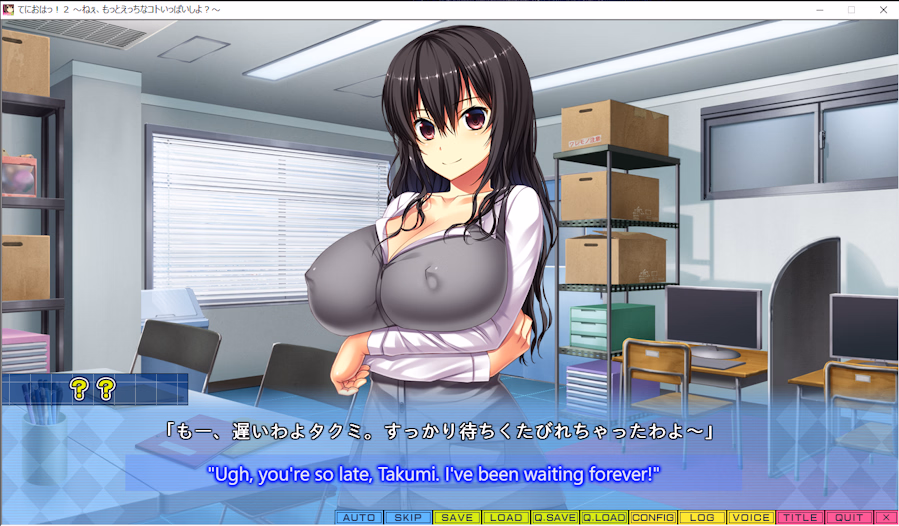Hide the text window with X button
This screenshot has height=526, width=899.
coord(886,518)
